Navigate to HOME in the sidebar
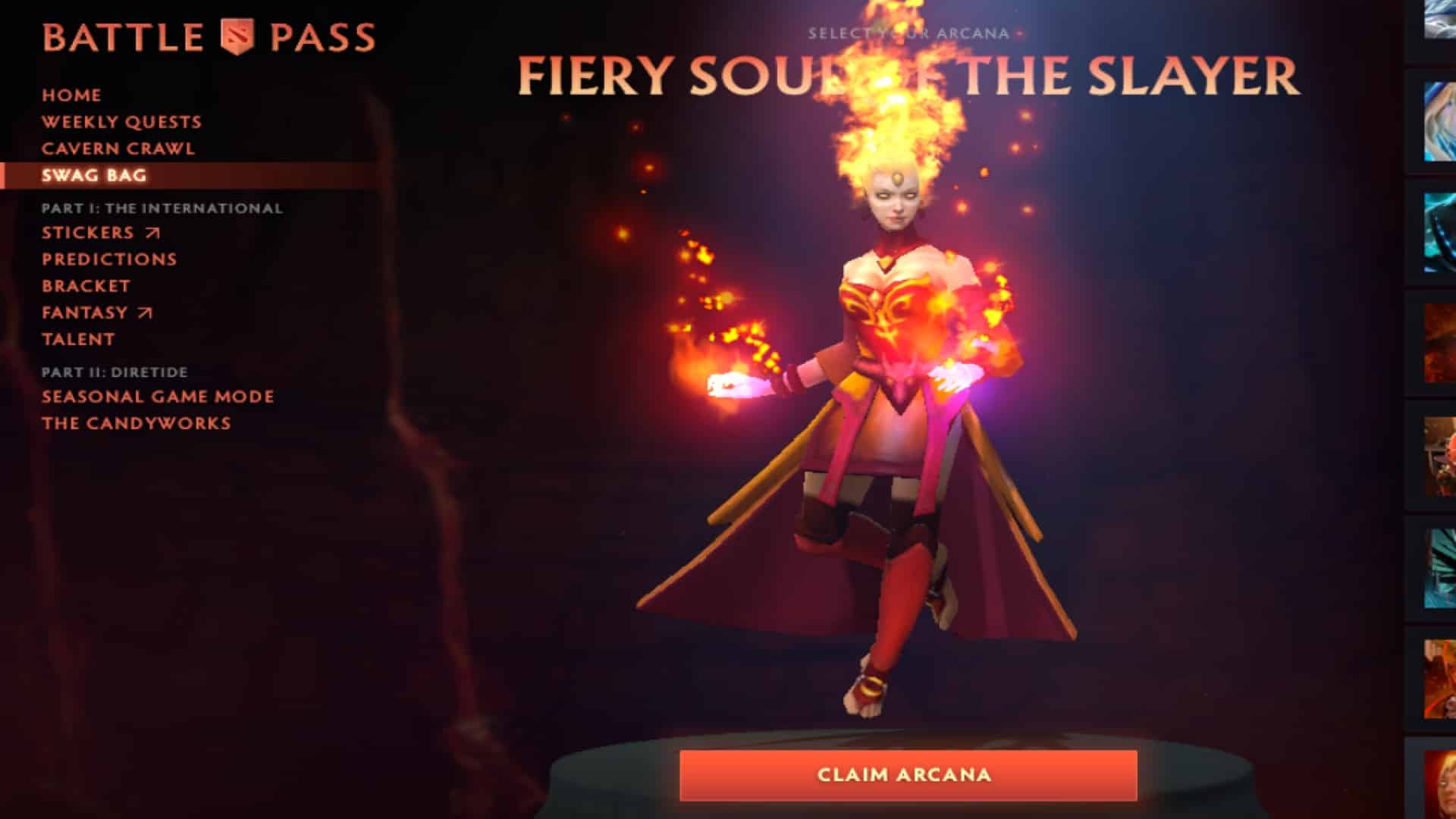Viewport: 1456px width, 819px height. [x=71, y=96]
